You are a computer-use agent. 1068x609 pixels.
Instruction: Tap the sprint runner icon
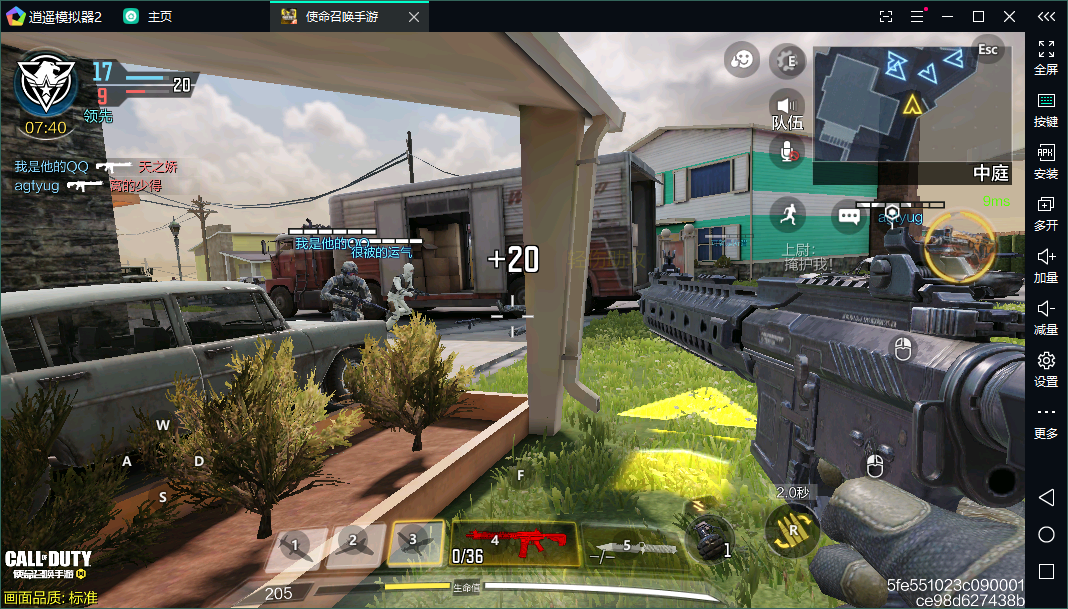(788, 213)
